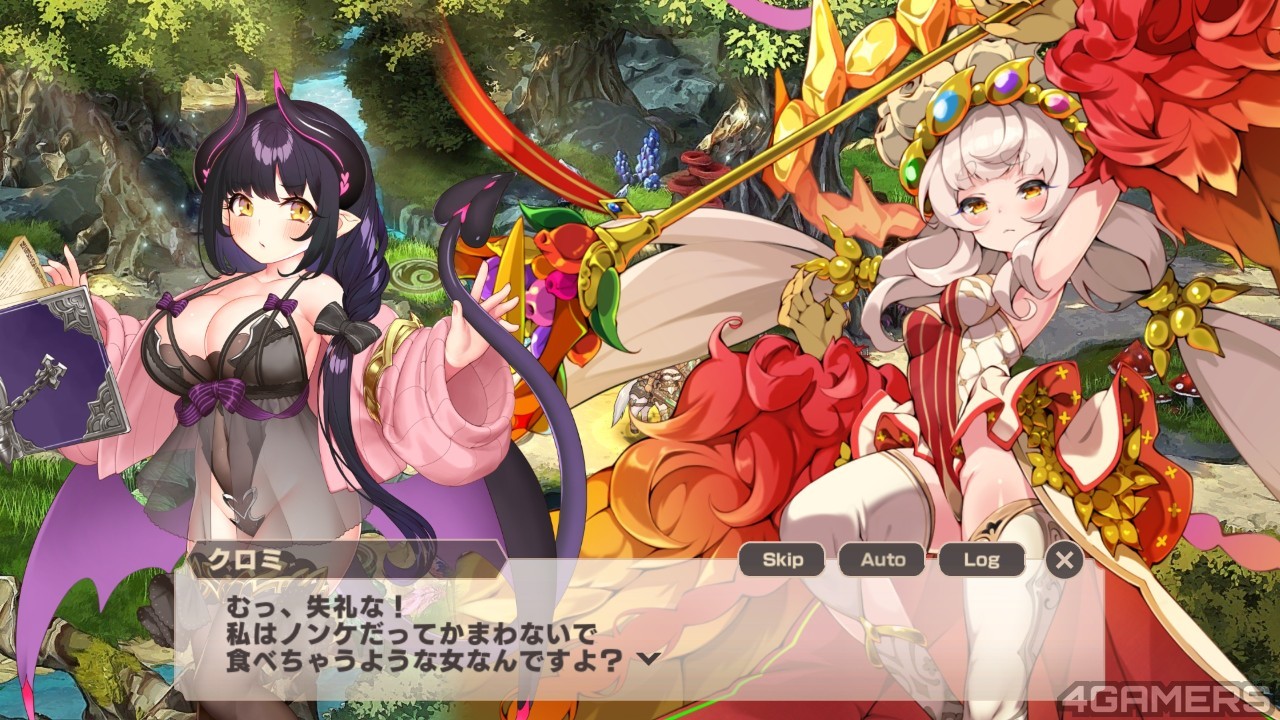Advance dialogue with the down arrow
The height and width of the screenshot is (720, 1280).
[649, 658]
